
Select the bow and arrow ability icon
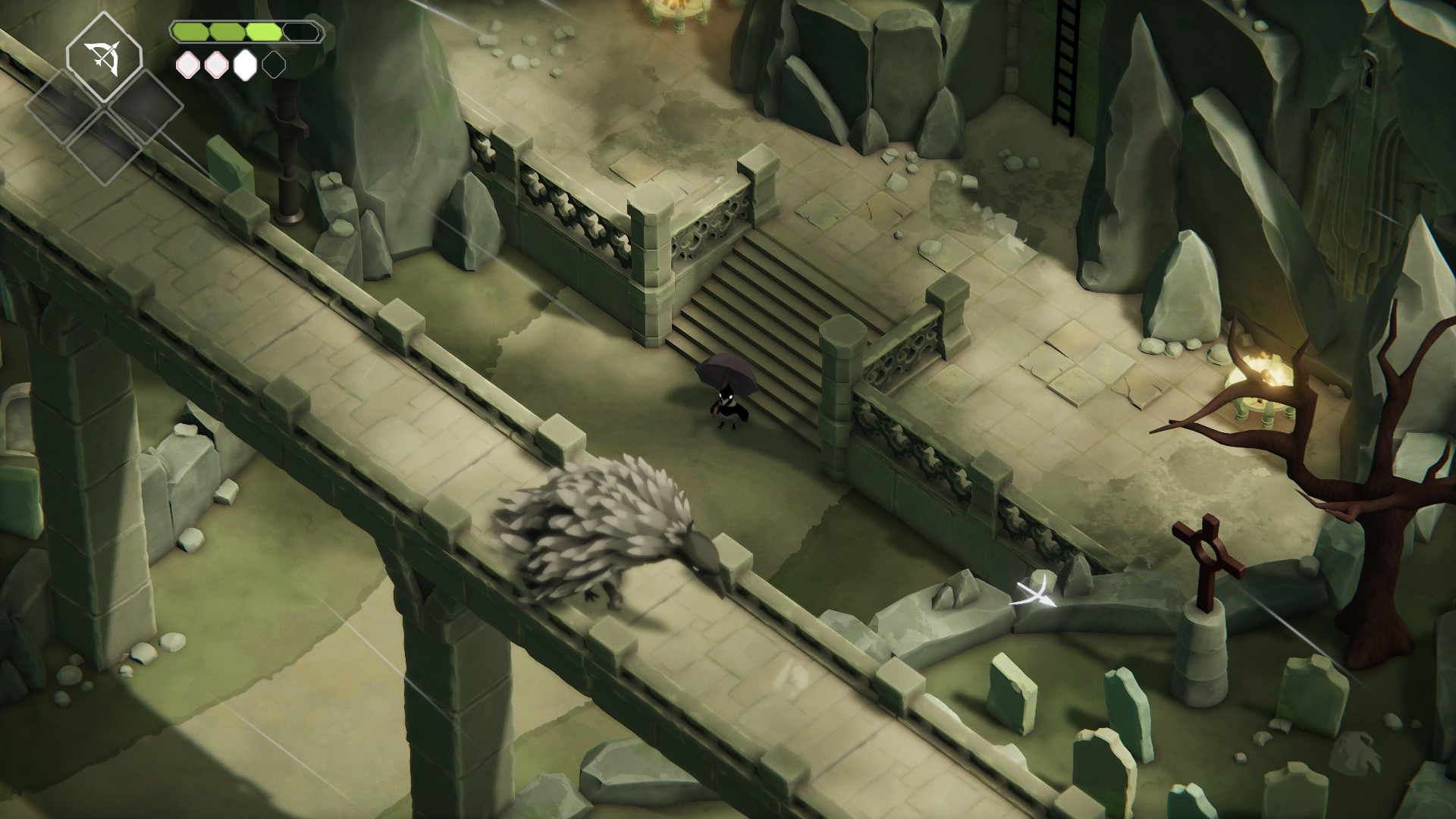(x=104, y=58)
